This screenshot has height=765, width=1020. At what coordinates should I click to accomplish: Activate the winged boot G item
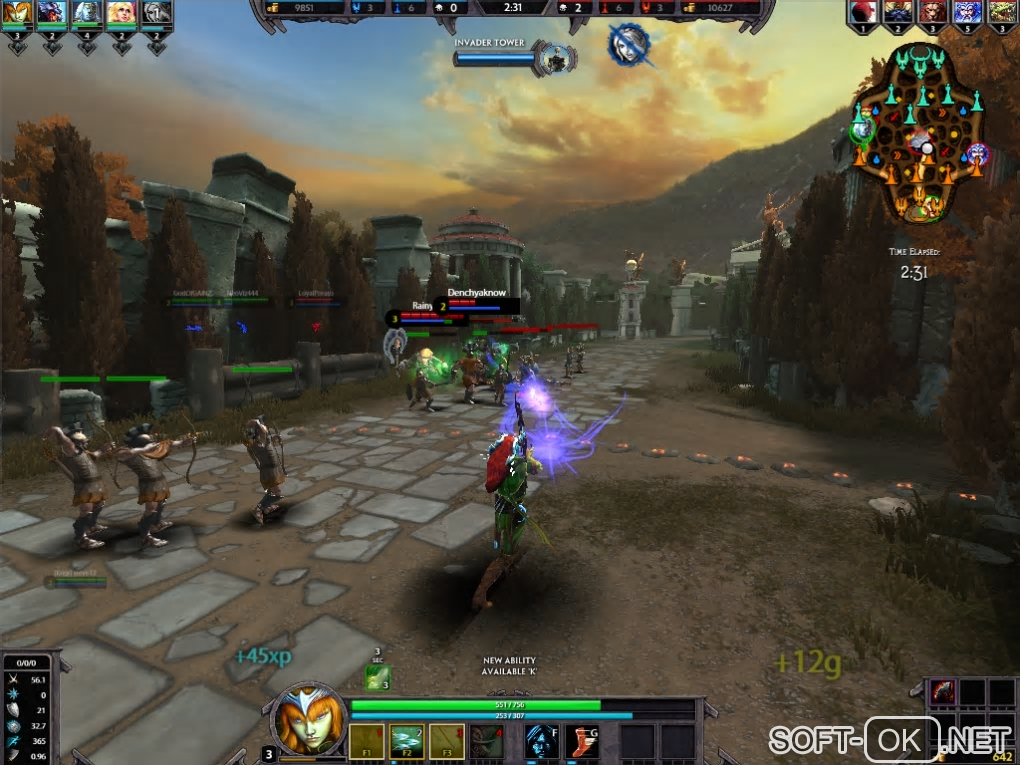[582, 742]
